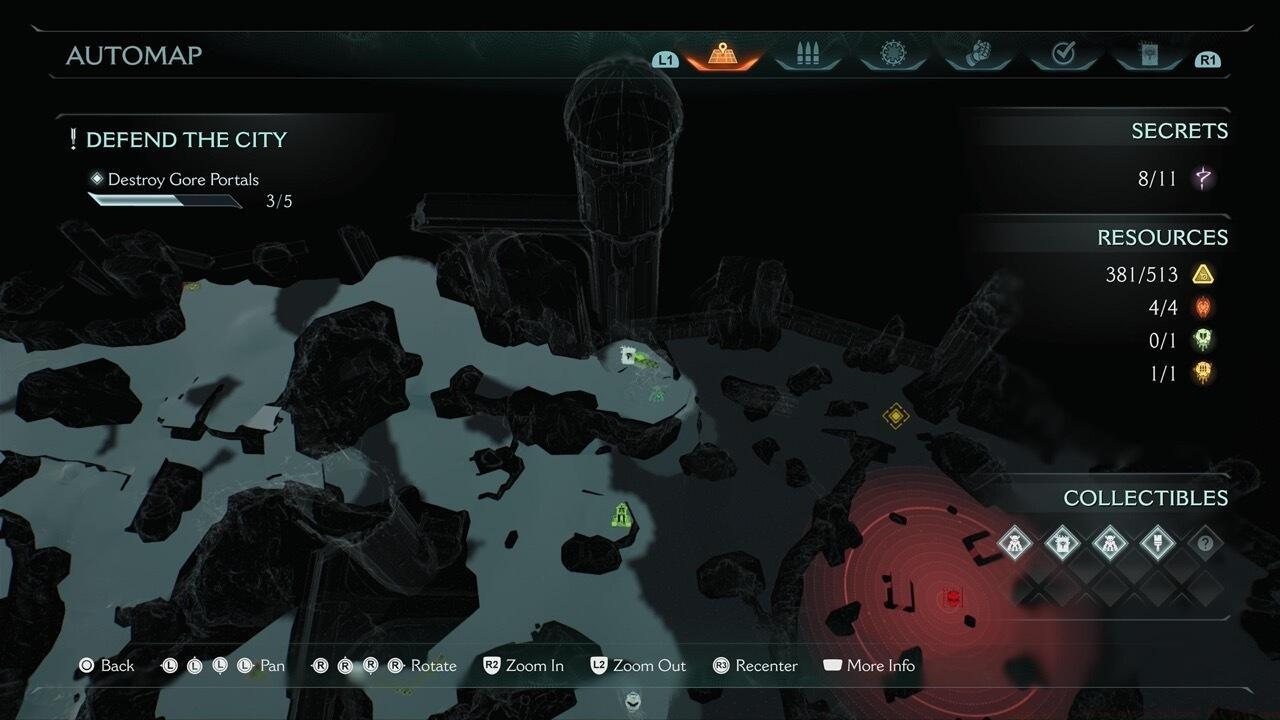The image size is (1280, 720).
Task: Select the green figure marker on the map
Action: tap(622, 515)
